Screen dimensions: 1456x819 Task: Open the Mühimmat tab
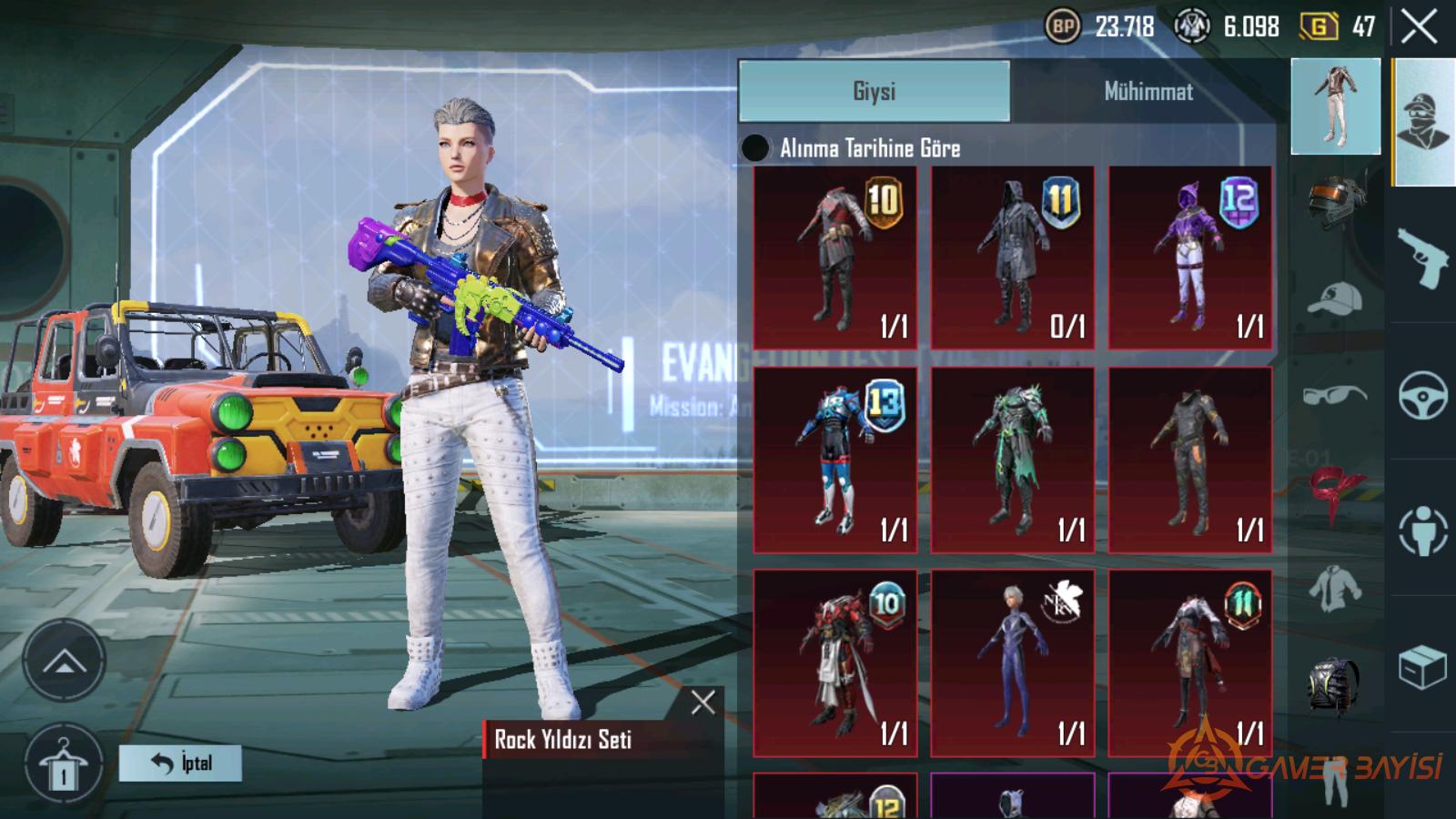[1148, 91]
